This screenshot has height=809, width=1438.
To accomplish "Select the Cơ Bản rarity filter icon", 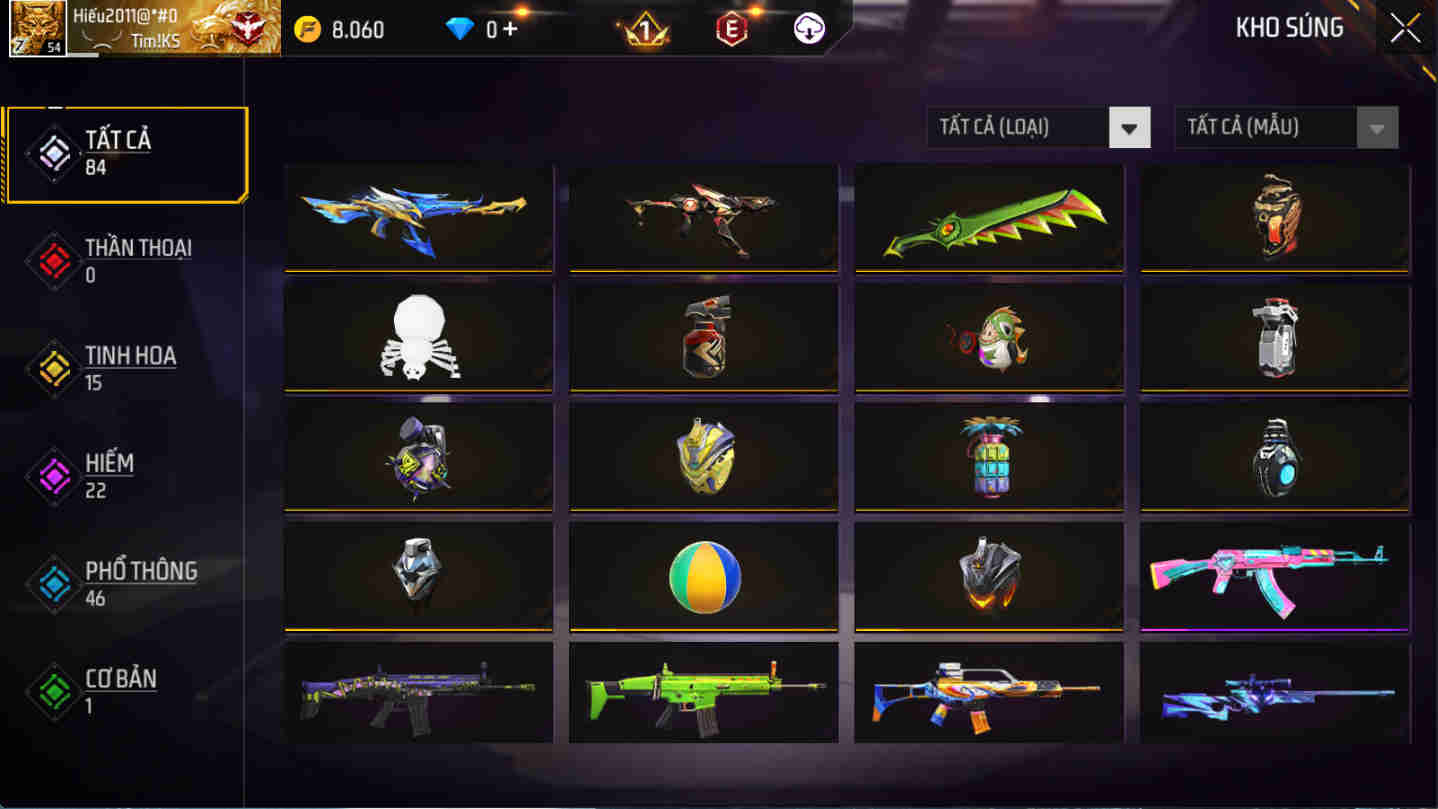I will pos(54,691).
